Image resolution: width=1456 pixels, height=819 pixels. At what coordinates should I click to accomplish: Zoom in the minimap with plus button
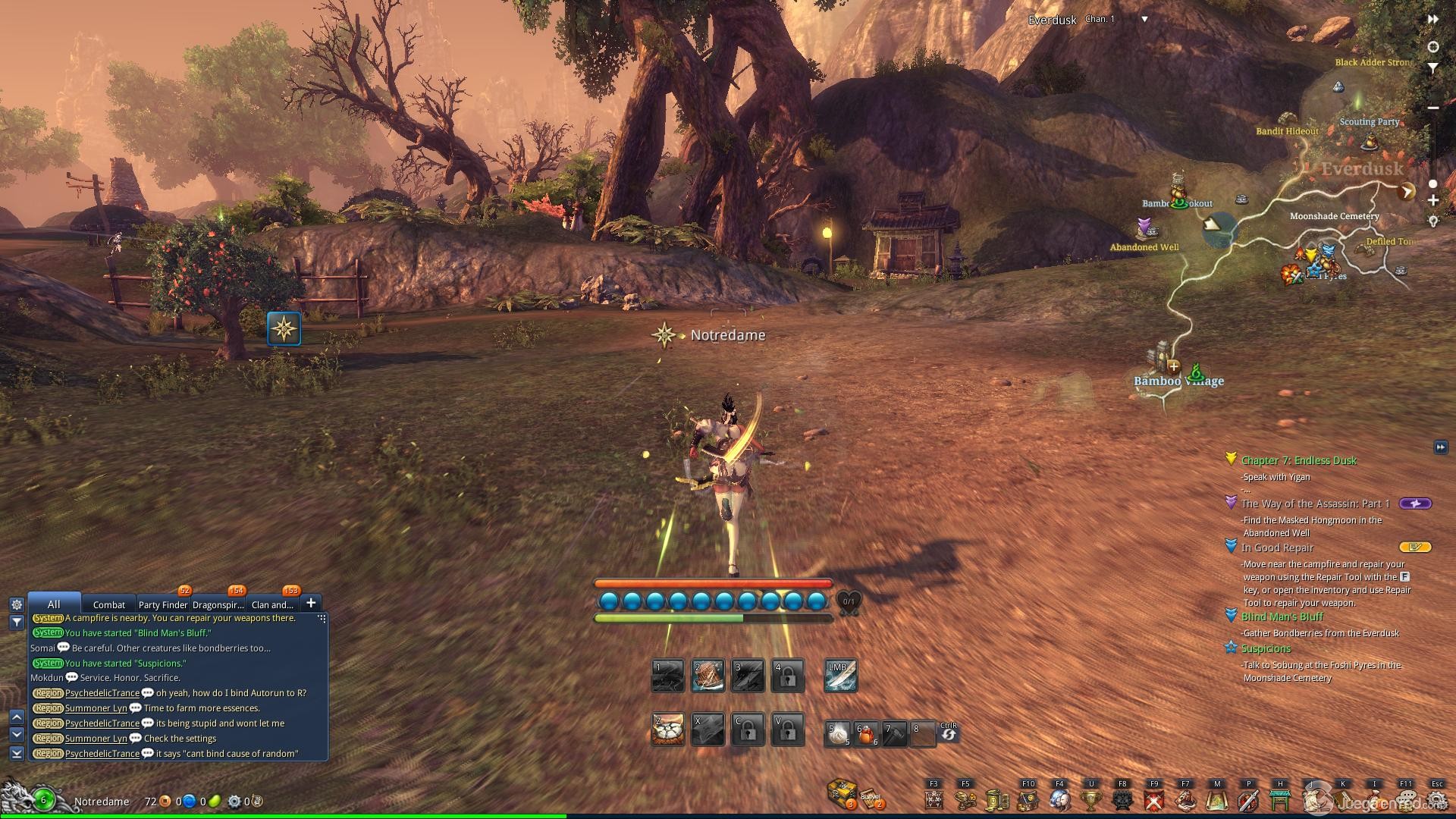pos(1433,201)
